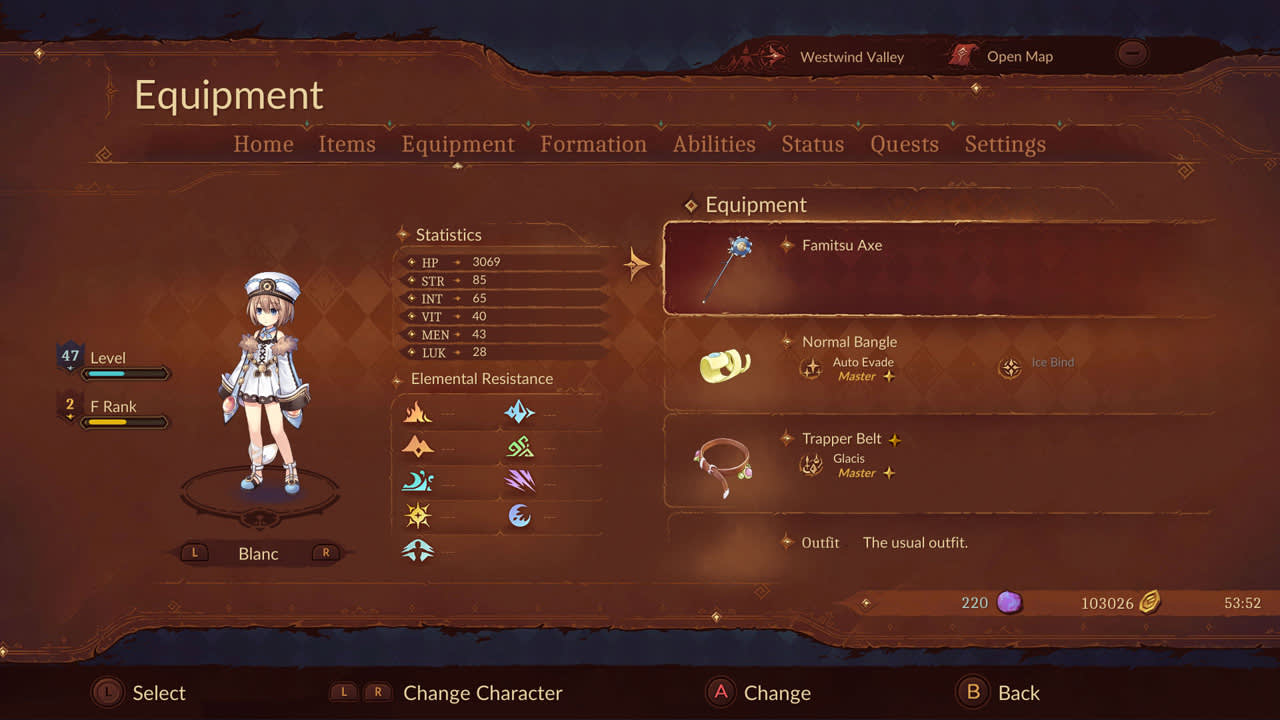Switch to the Status tab
Screen dimensions: 1280x720
[x=812, y=144]
